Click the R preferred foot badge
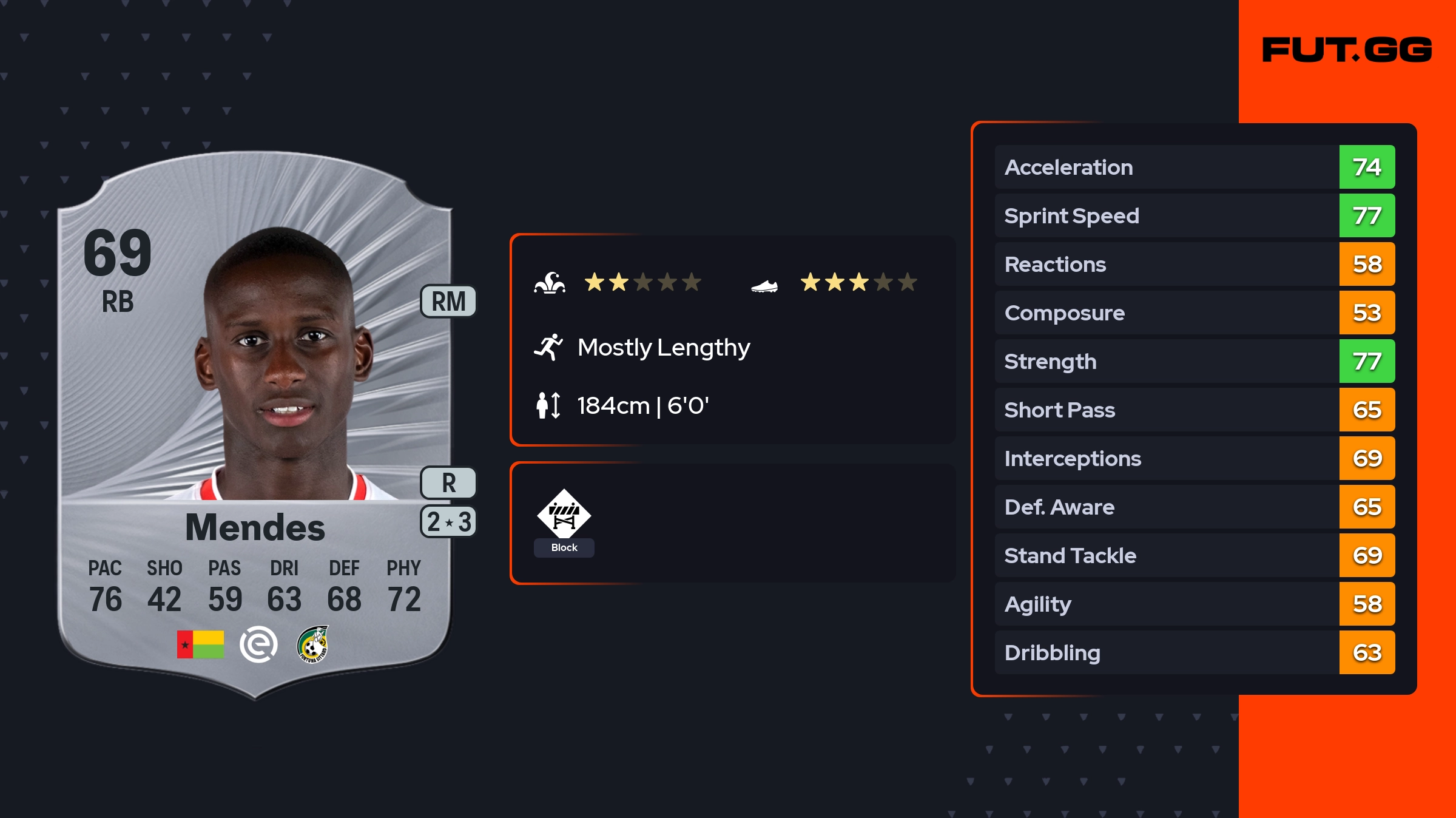This screenshot has height=818, width=1456. (448, 483)
